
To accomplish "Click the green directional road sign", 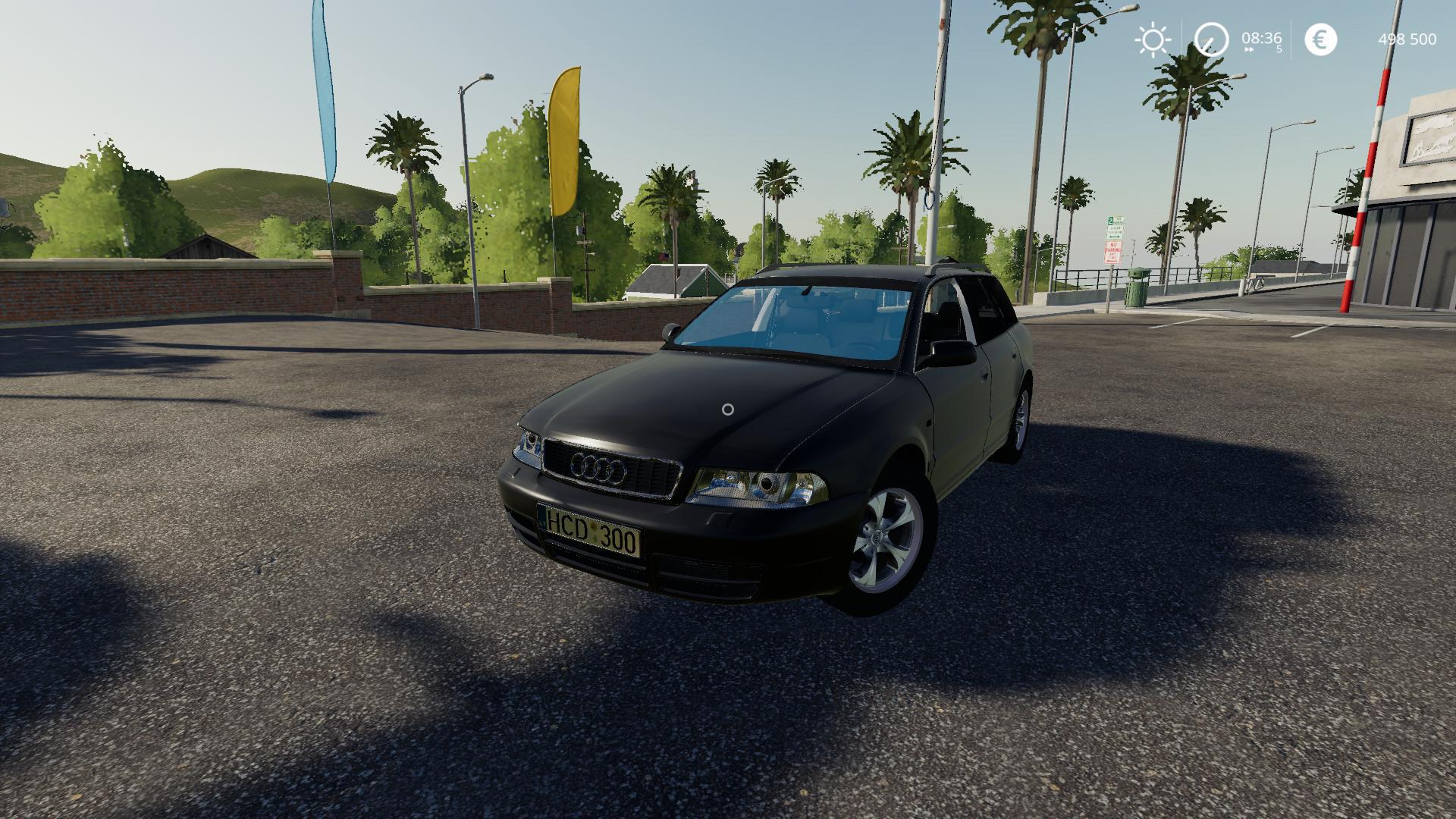I will tap(1115, 227).
